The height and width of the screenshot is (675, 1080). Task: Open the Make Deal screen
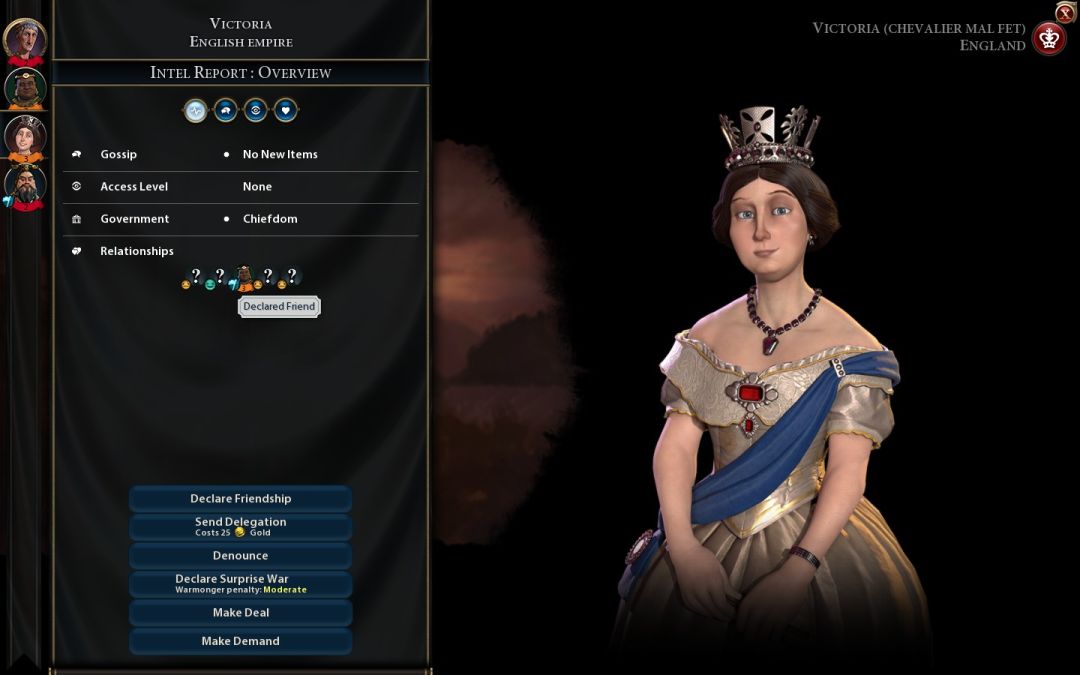(x=240, y=613)
